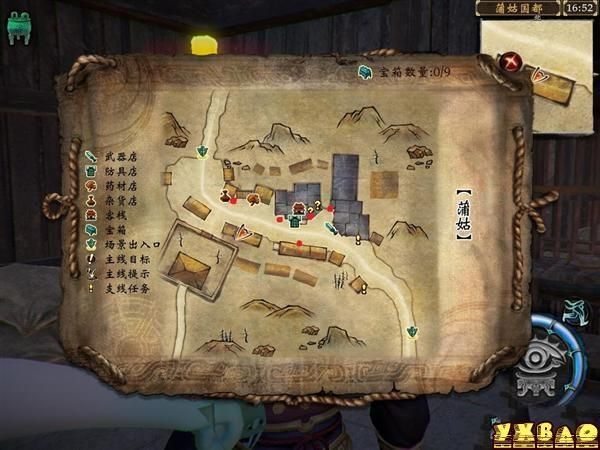The height and width of the screenshot is (450, 600).
Task: Choose the 药材店 legend entry
Action: pos(119,185)
